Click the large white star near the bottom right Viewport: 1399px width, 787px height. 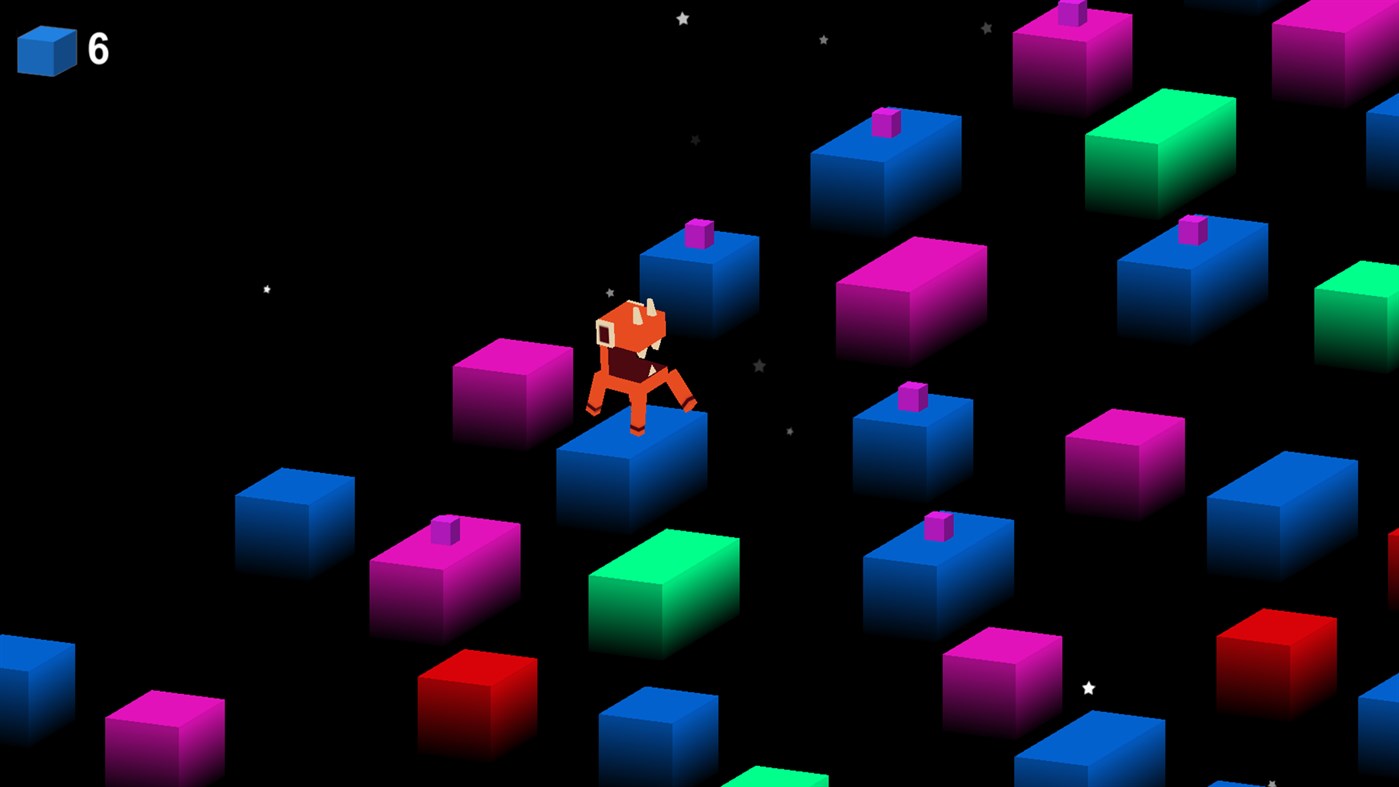pos(1087,687)
